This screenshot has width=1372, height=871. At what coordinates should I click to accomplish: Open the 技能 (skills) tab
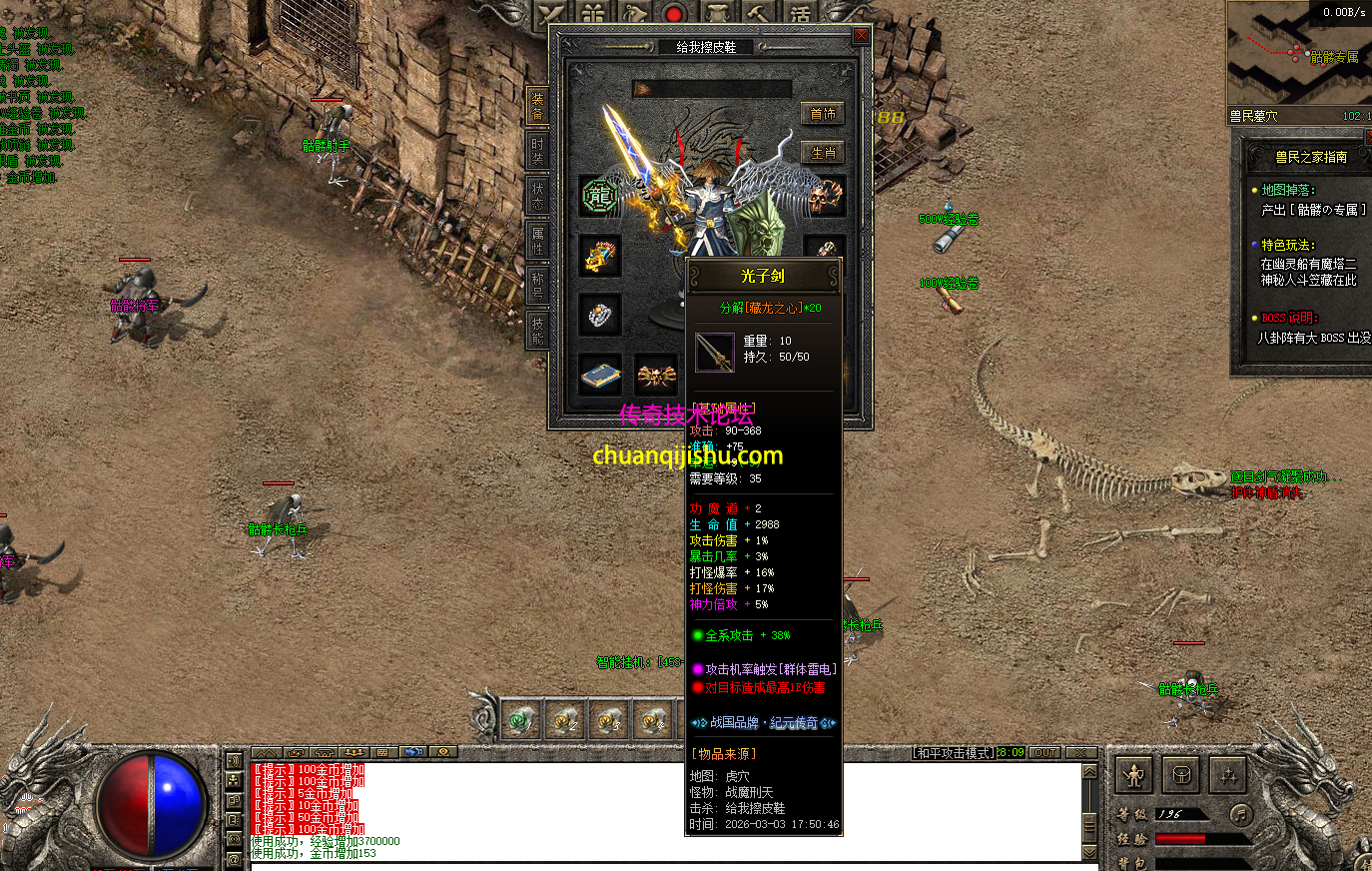point(537,330)
